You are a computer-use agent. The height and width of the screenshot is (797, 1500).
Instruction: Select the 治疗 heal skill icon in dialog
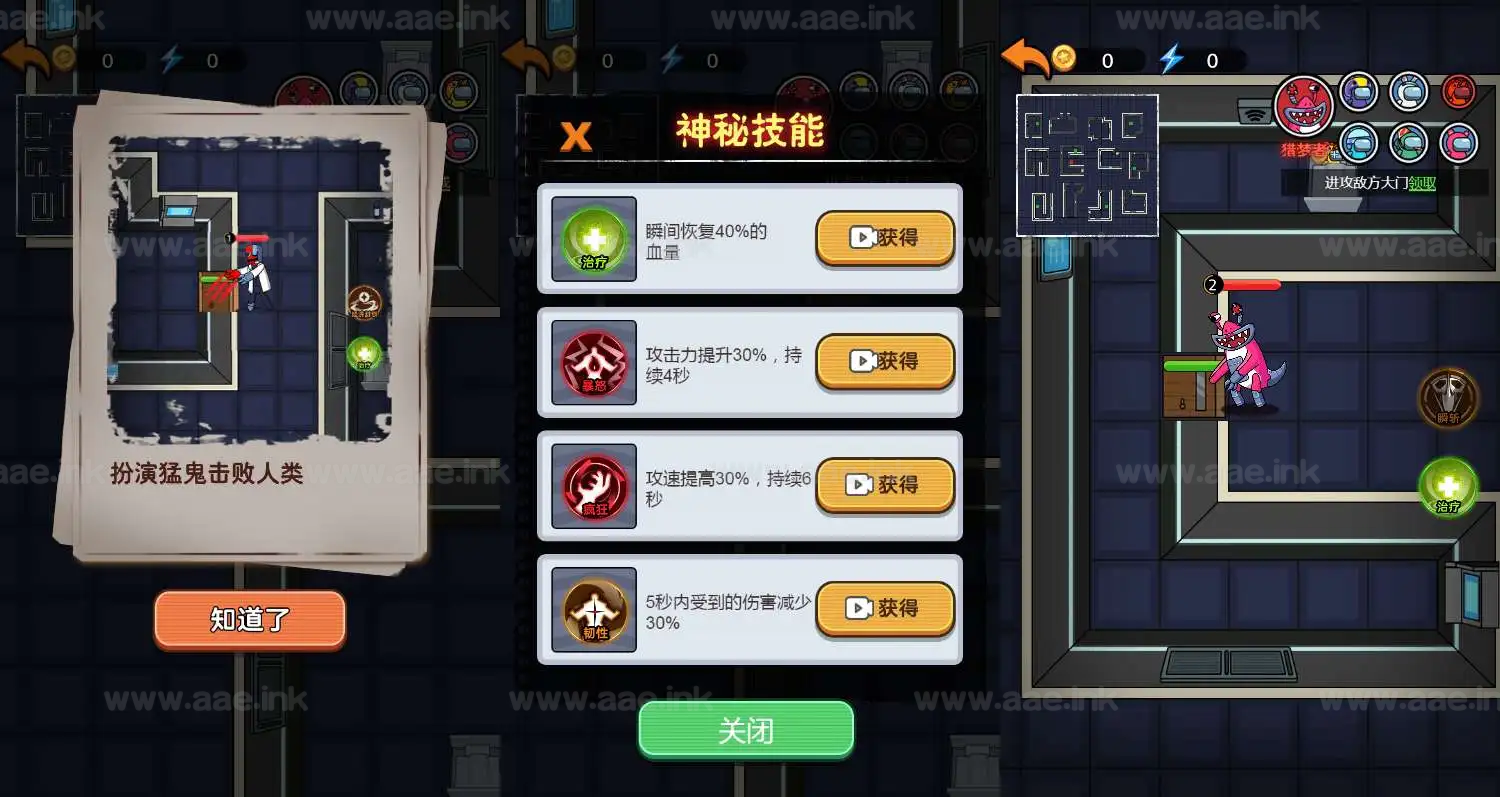pos(592,238)
